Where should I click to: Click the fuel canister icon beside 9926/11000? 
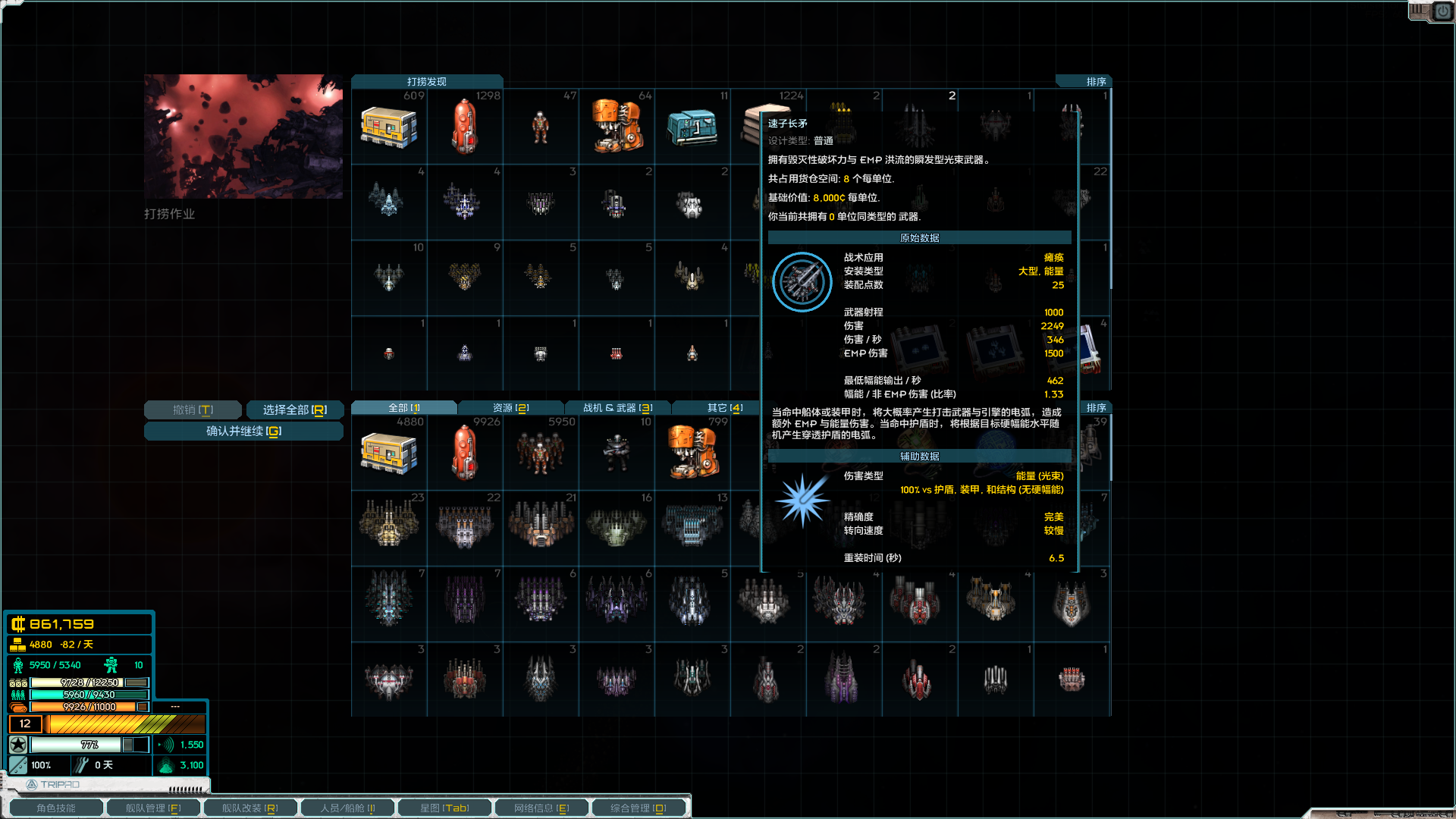pyautogui.click(x=17, y=706)
